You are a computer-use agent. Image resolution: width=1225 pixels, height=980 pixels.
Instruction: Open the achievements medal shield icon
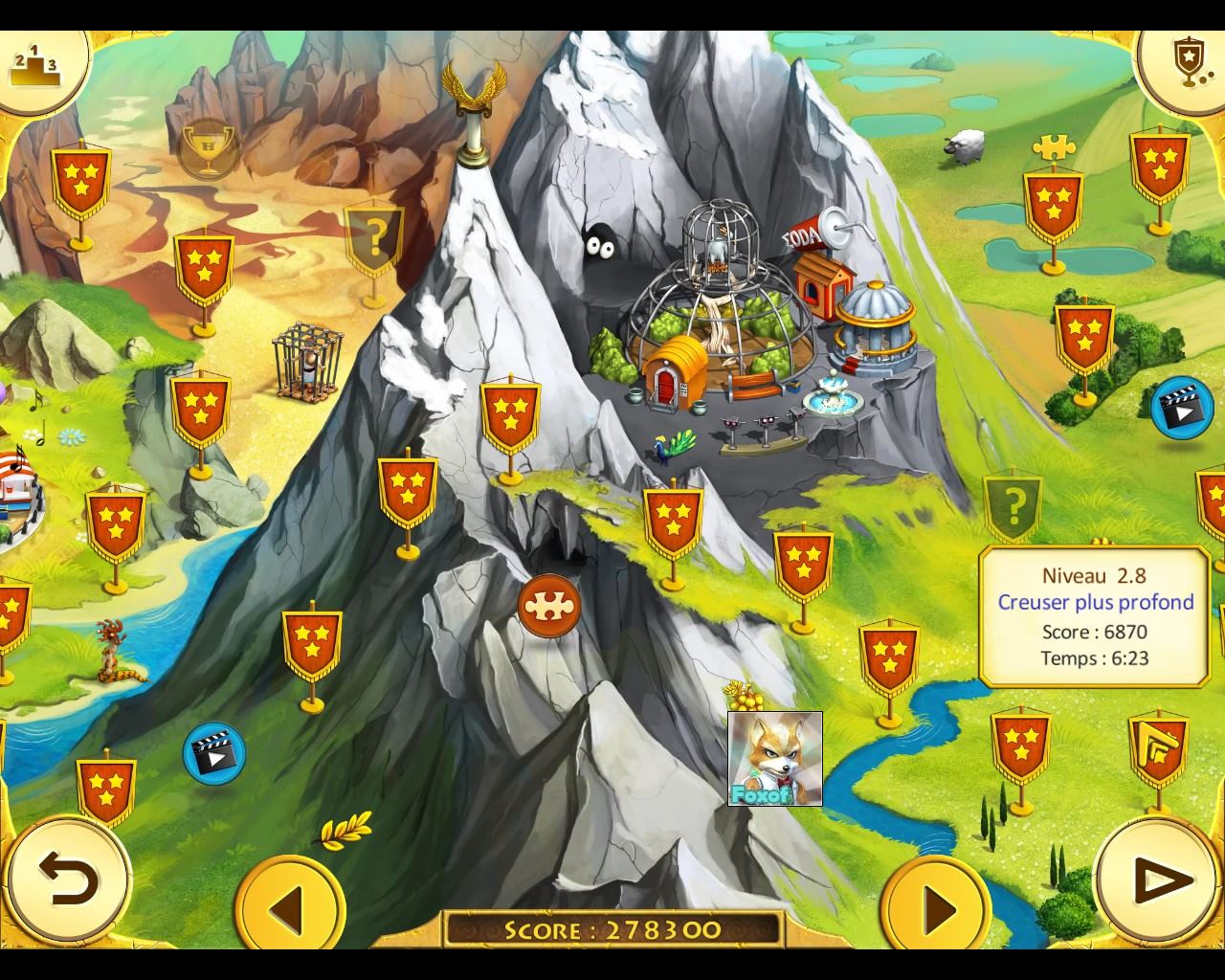1186,60
